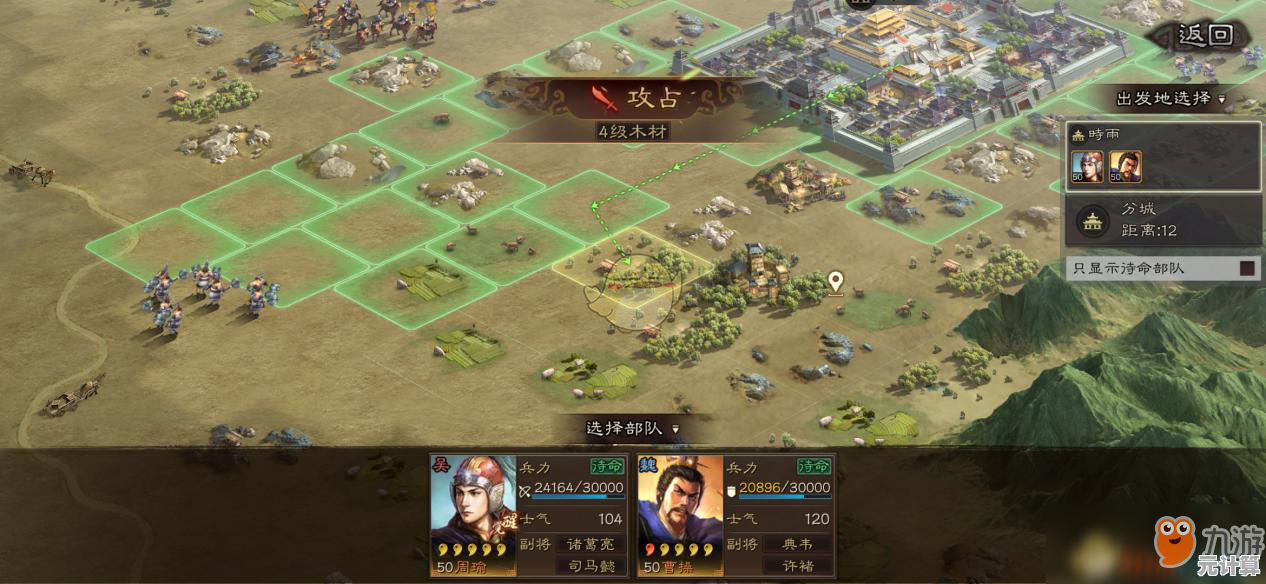The width and height of the screenshot is (1266, 584).
Task: Choose the 分城 sub-city departure option
Action: point(1162,220)
